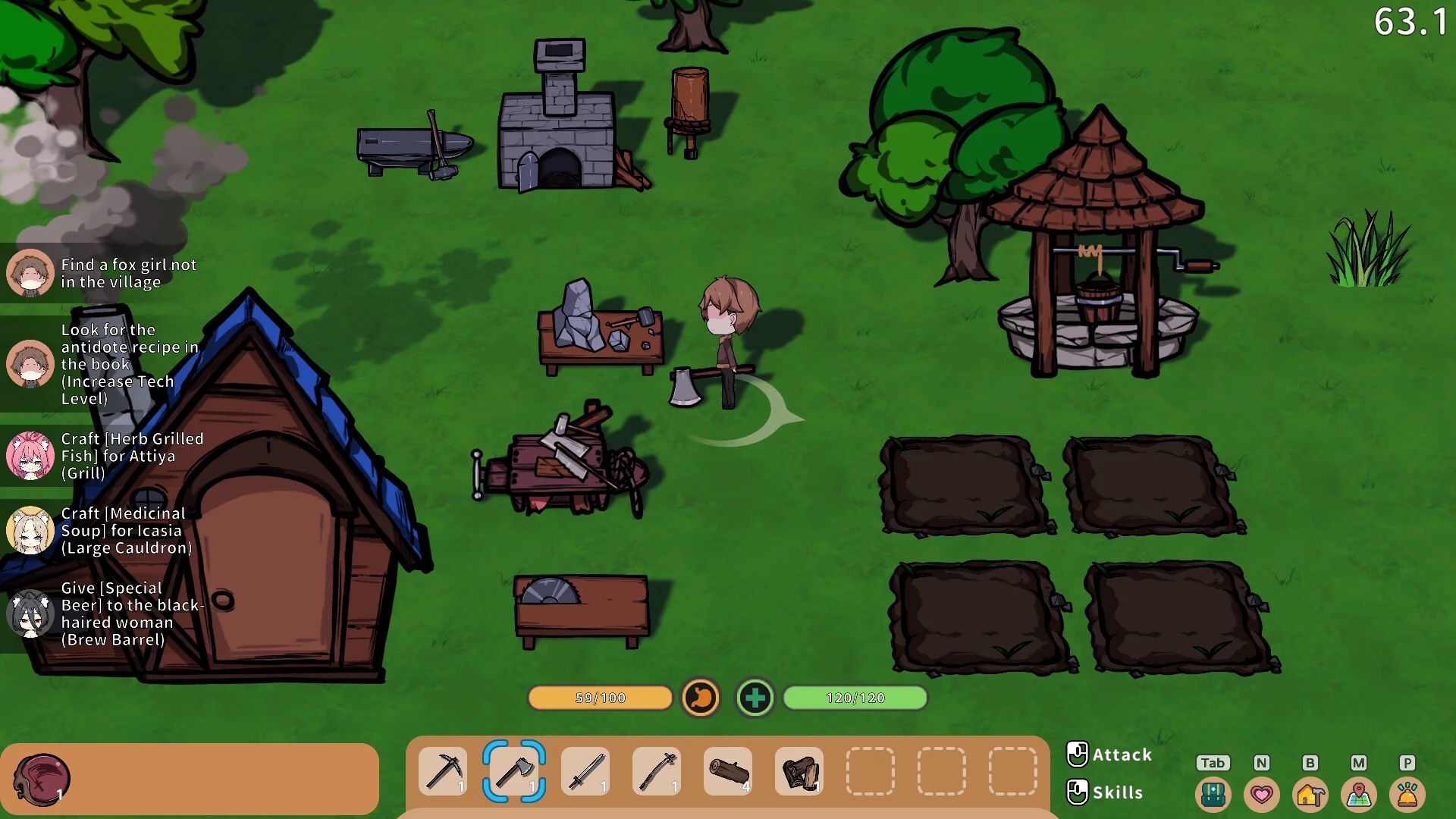The width and height of the screenshot is (1456, 819).
Task: Show the map with the pin icon
Action: pos(1358,795)
